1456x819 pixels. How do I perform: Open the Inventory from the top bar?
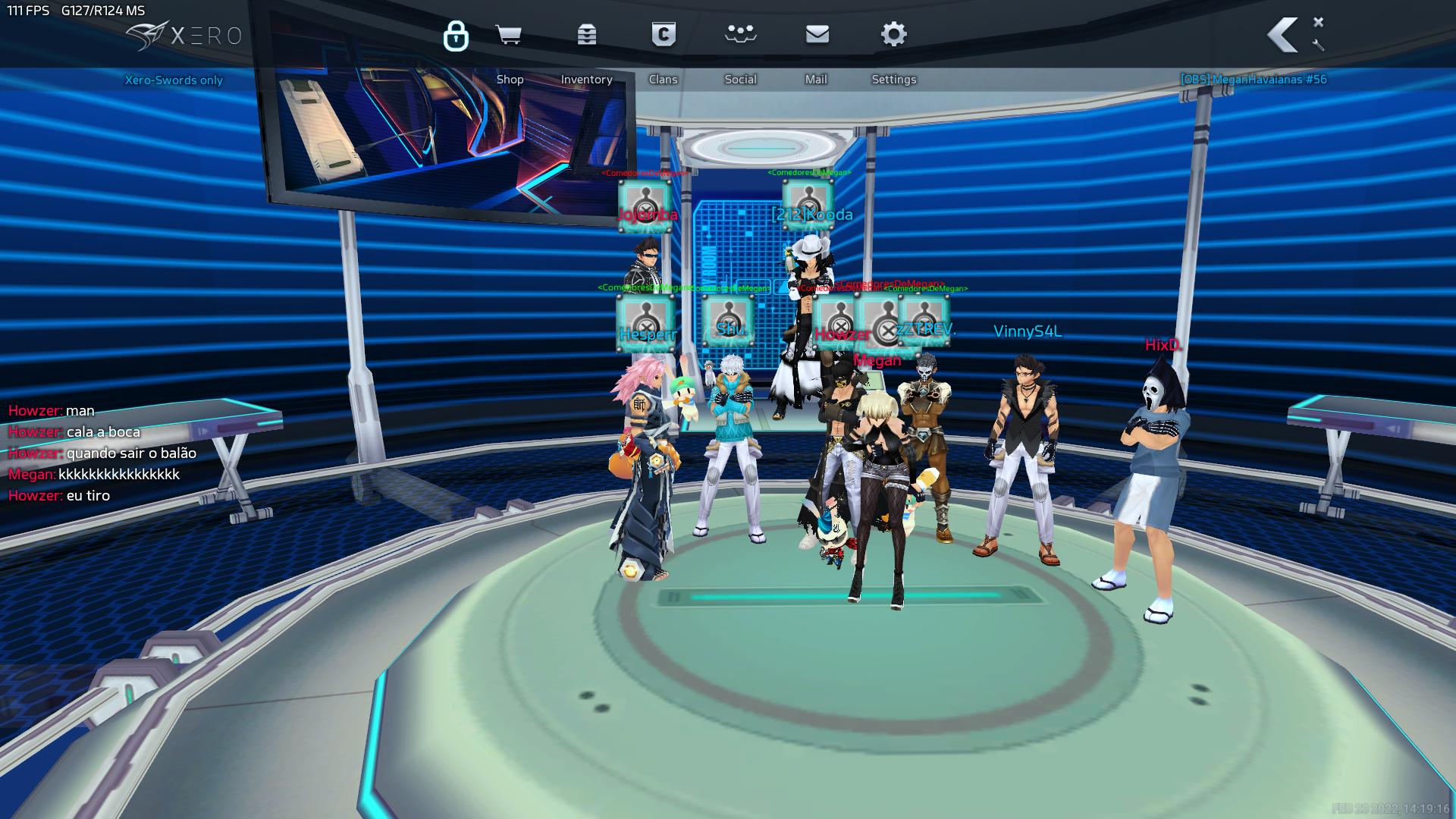click(x=586, y=35)
